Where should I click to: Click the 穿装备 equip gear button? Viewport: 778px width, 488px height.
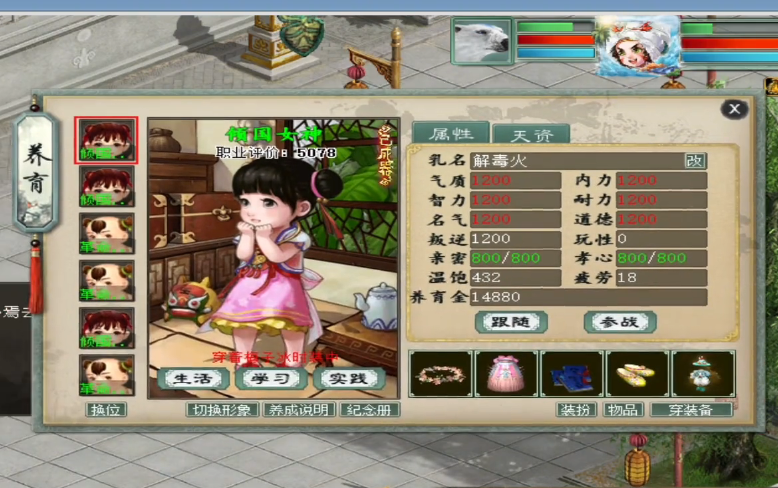point(691,409)
